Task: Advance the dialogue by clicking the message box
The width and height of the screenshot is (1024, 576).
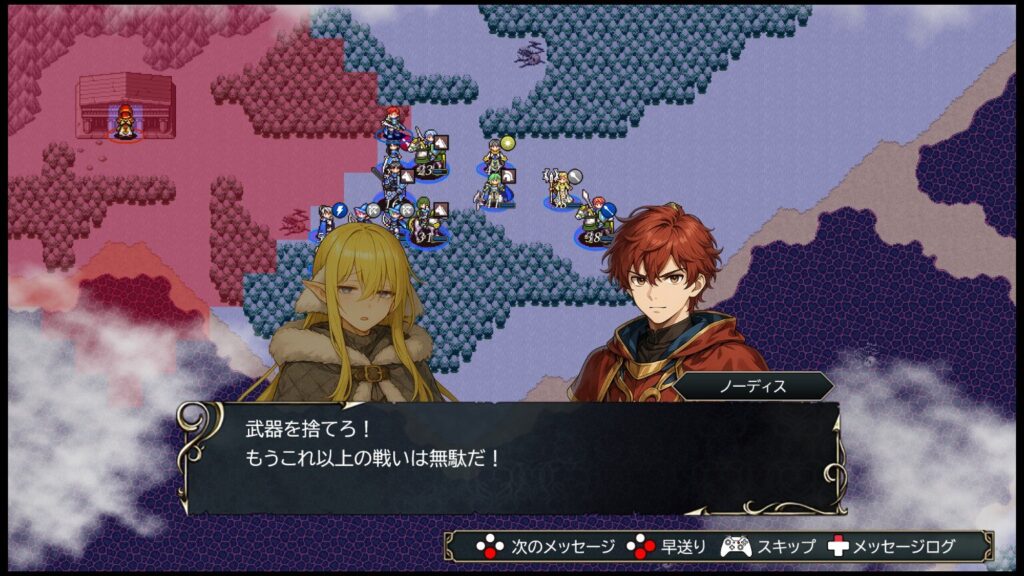Action: (x=510, y=457)
